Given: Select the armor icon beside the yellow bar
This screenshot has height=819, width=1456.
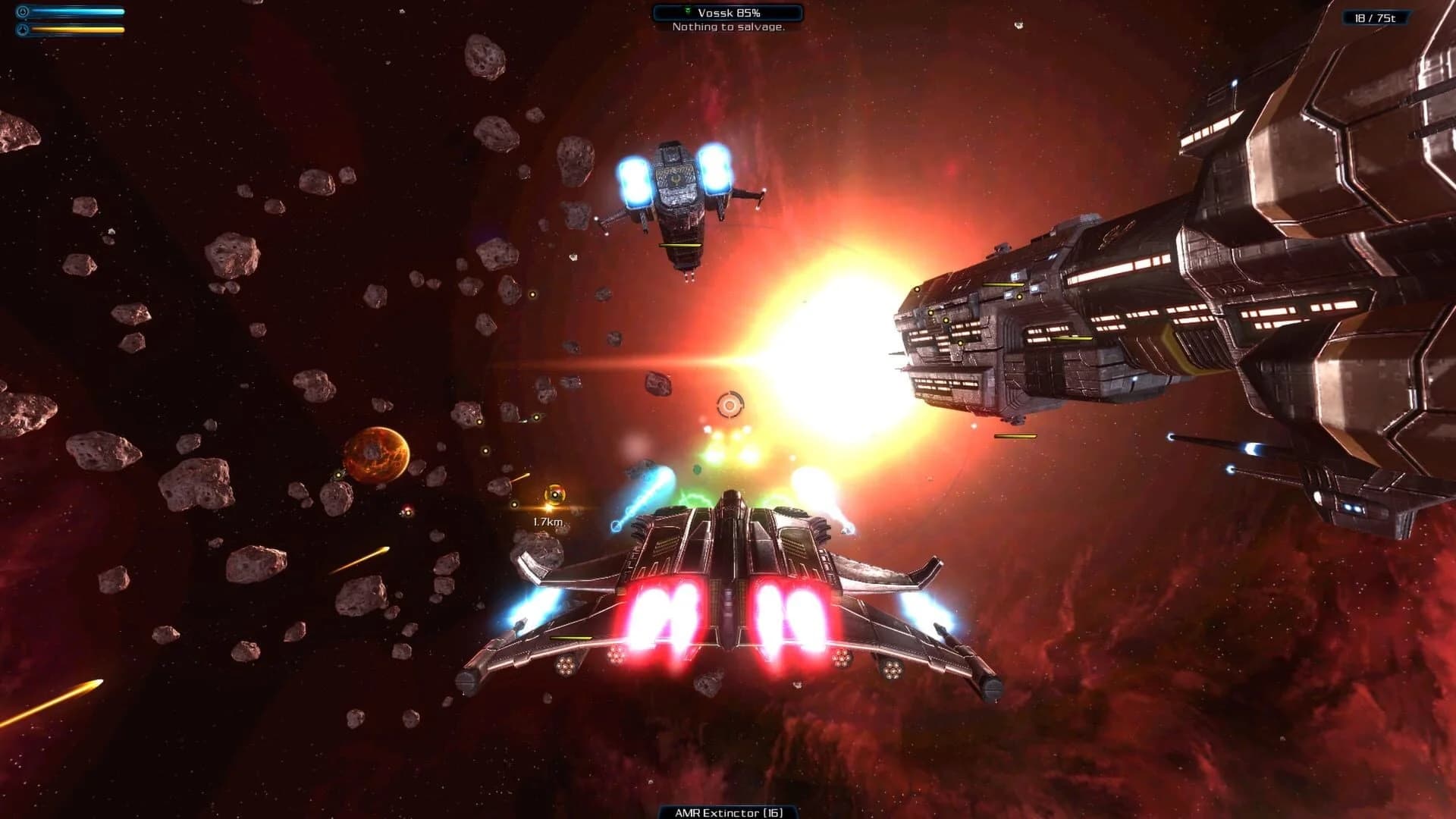Looking at the screenshot, I should tap(23, 30).
